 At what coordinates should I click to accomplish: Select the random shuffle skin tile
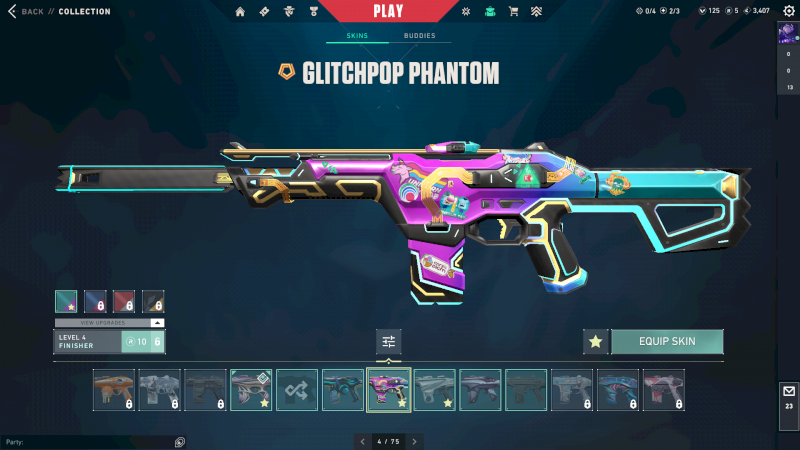pos(297,390)
